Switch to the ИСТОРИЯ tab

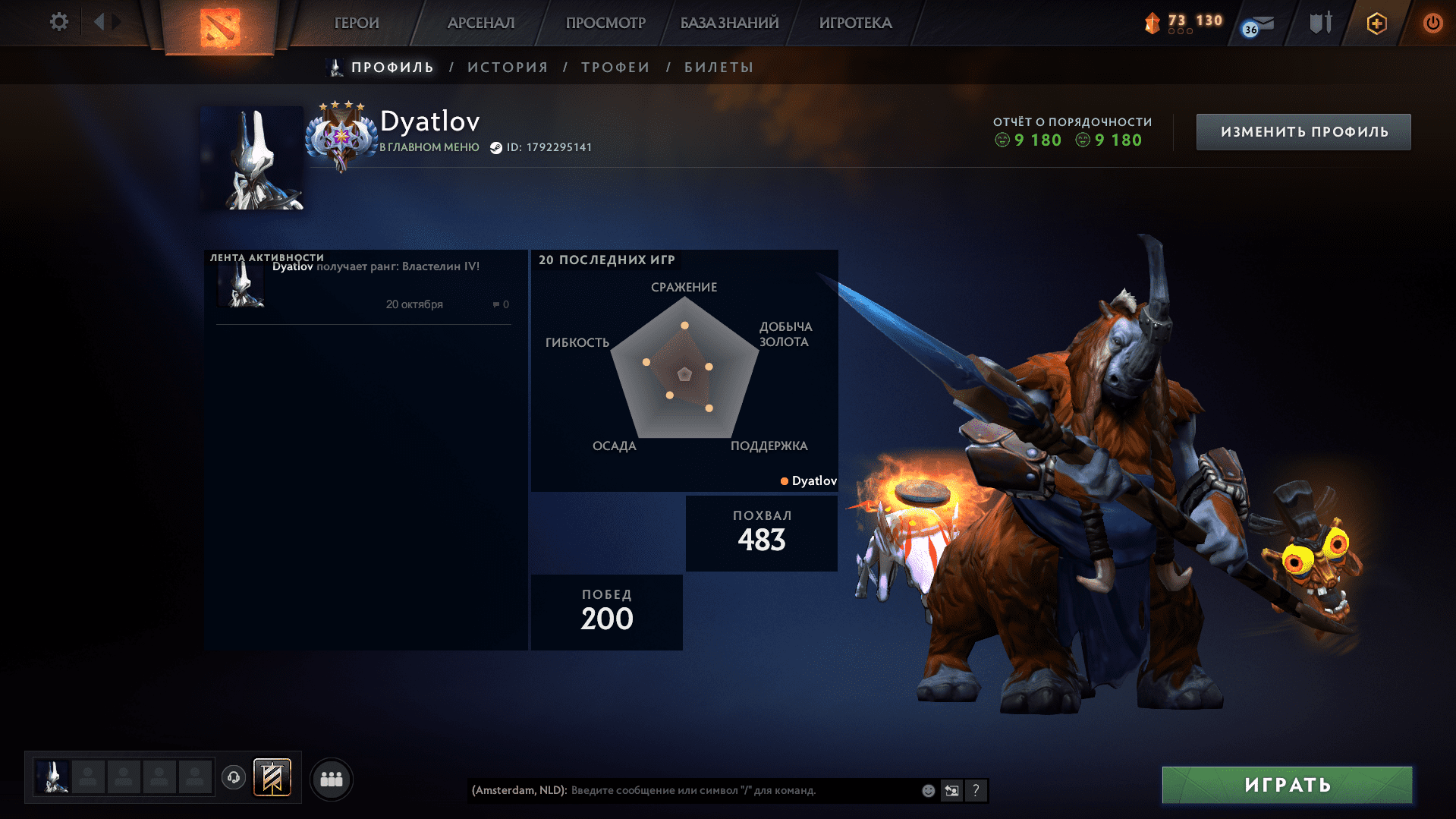(507, 67)
